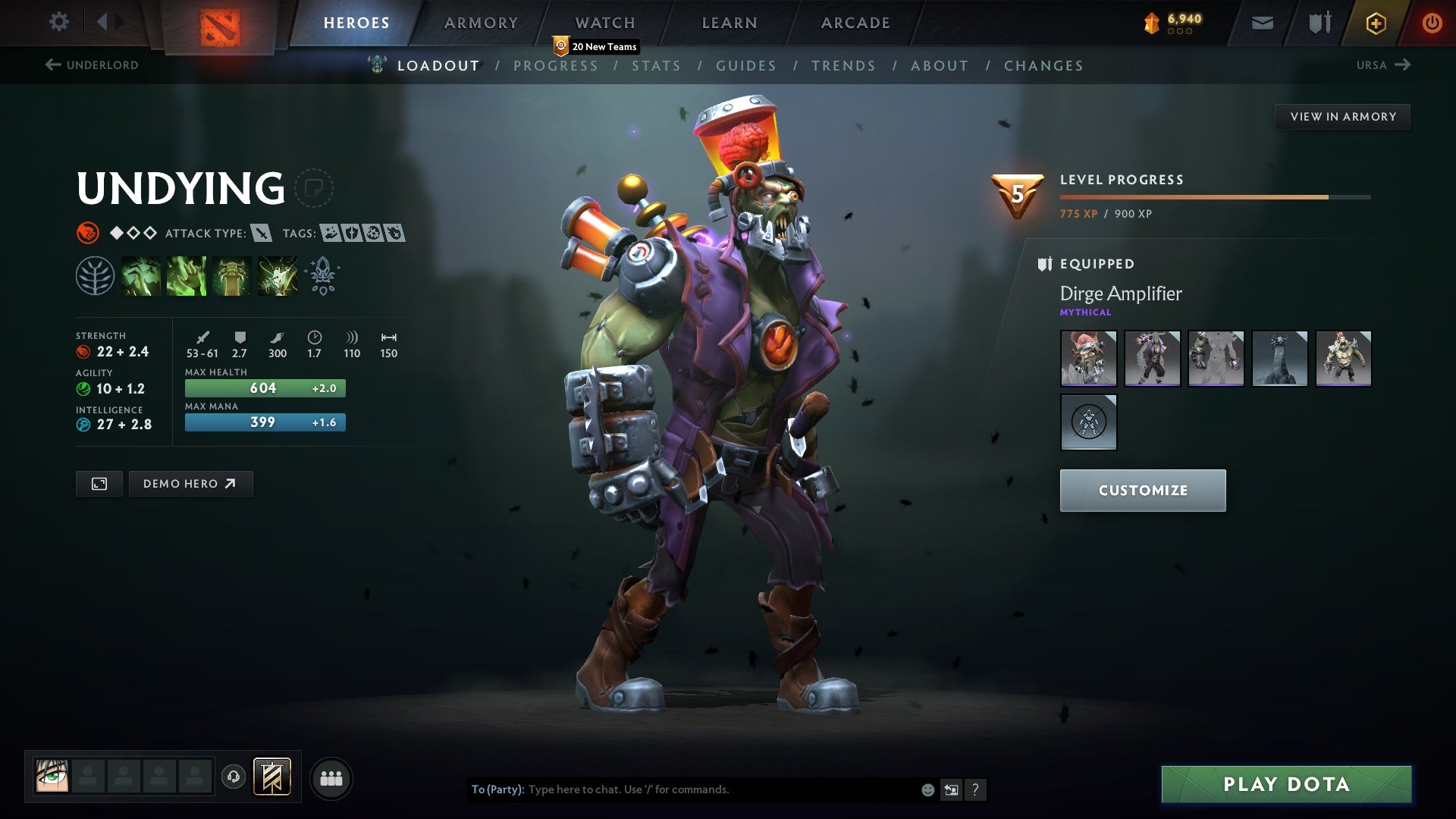Toggle the melee attack type filter
This screenshot has height=819, width=1456.
pyautogui.click(x=262, y=234)
